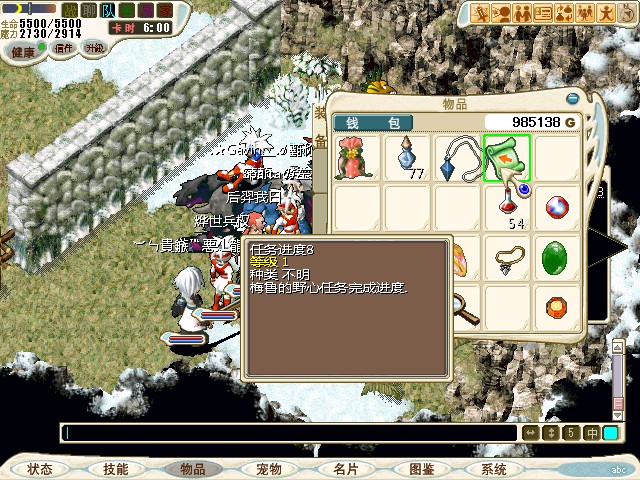The image size is (640, 480).
Task: Click the chat input box
Action: 290,433
